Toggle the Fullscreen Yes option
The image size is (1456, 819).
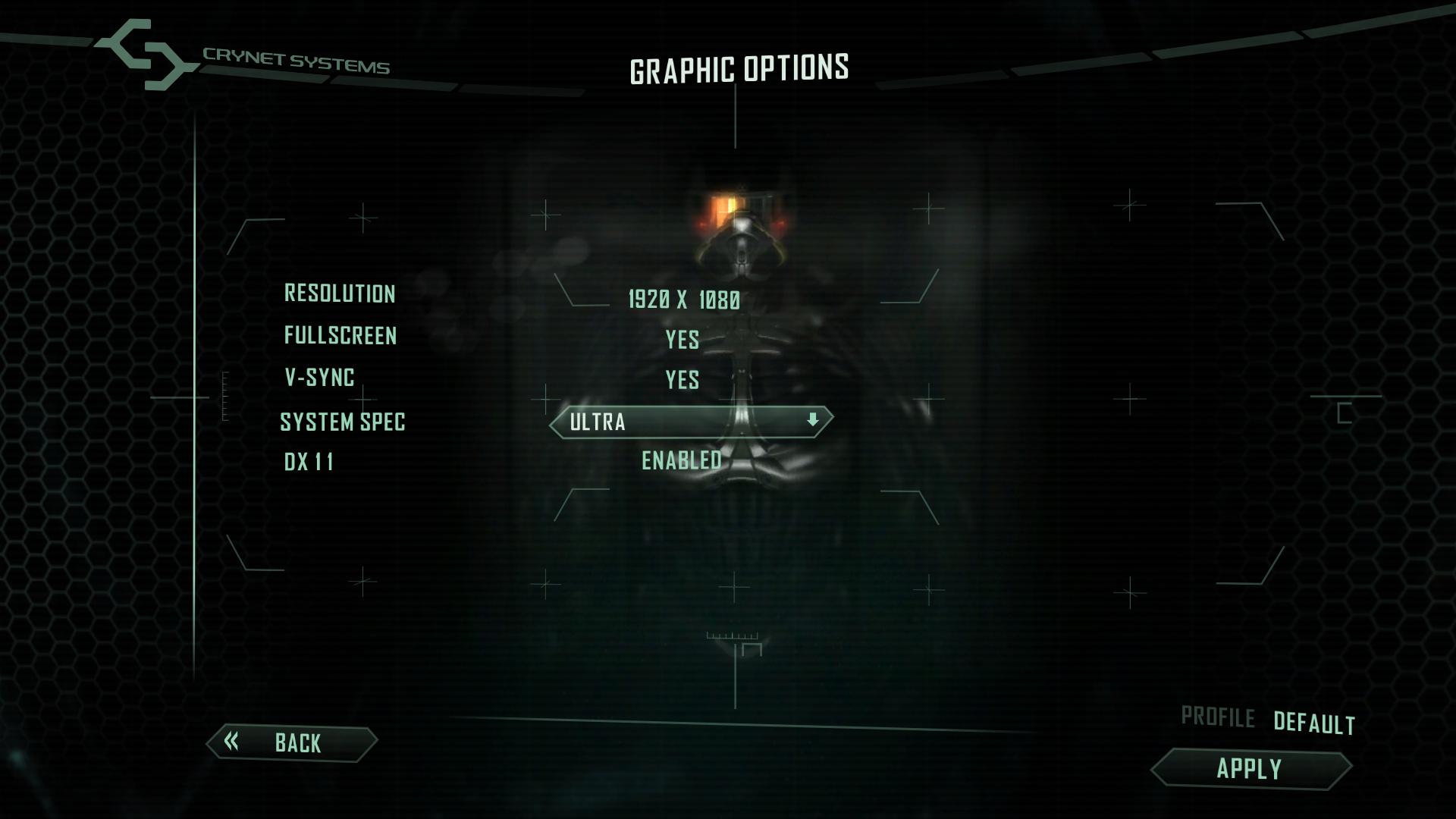pos(682,340)
